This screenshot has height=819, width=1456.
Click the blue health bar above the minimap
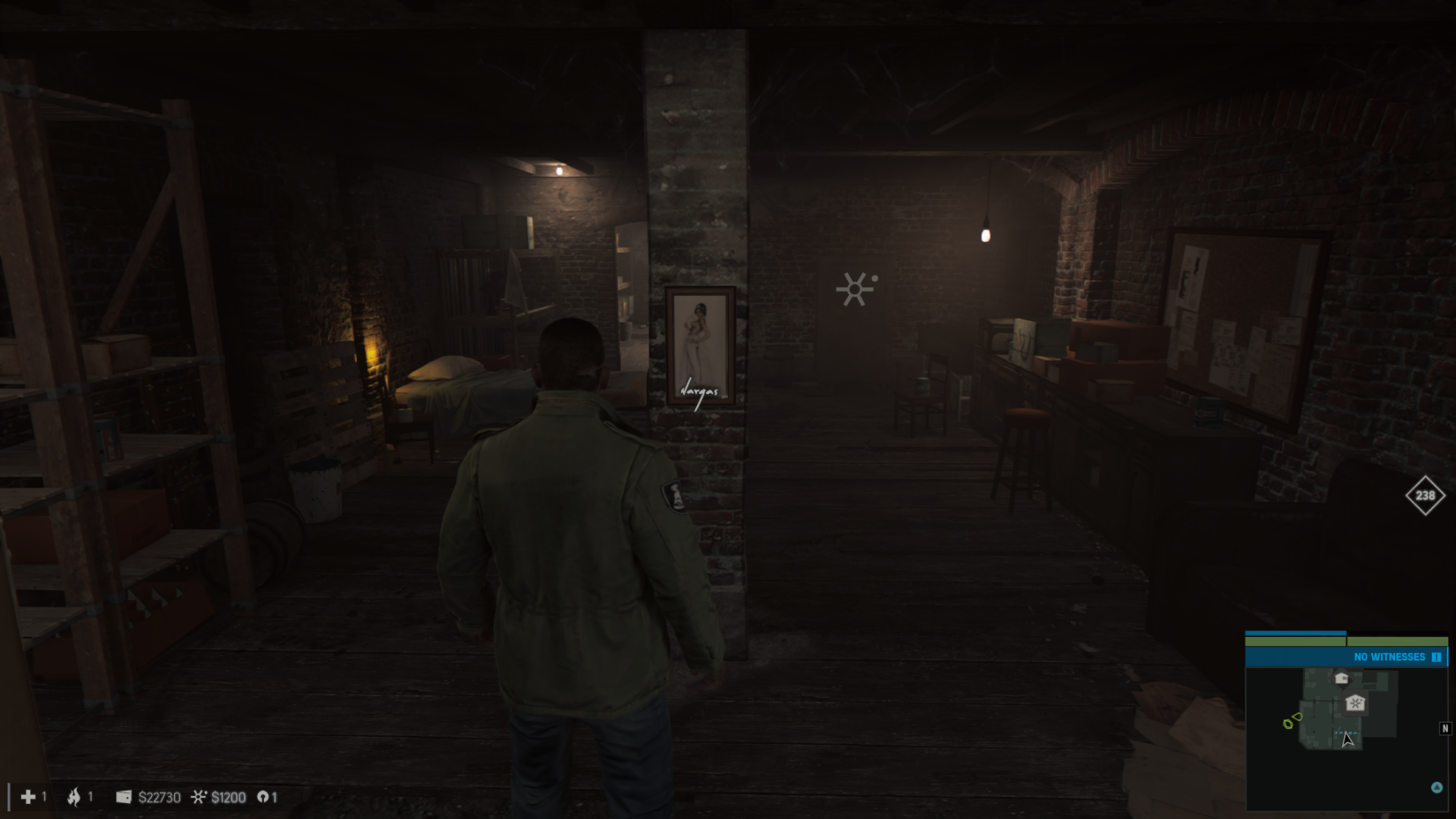[x=1297, y=633]
